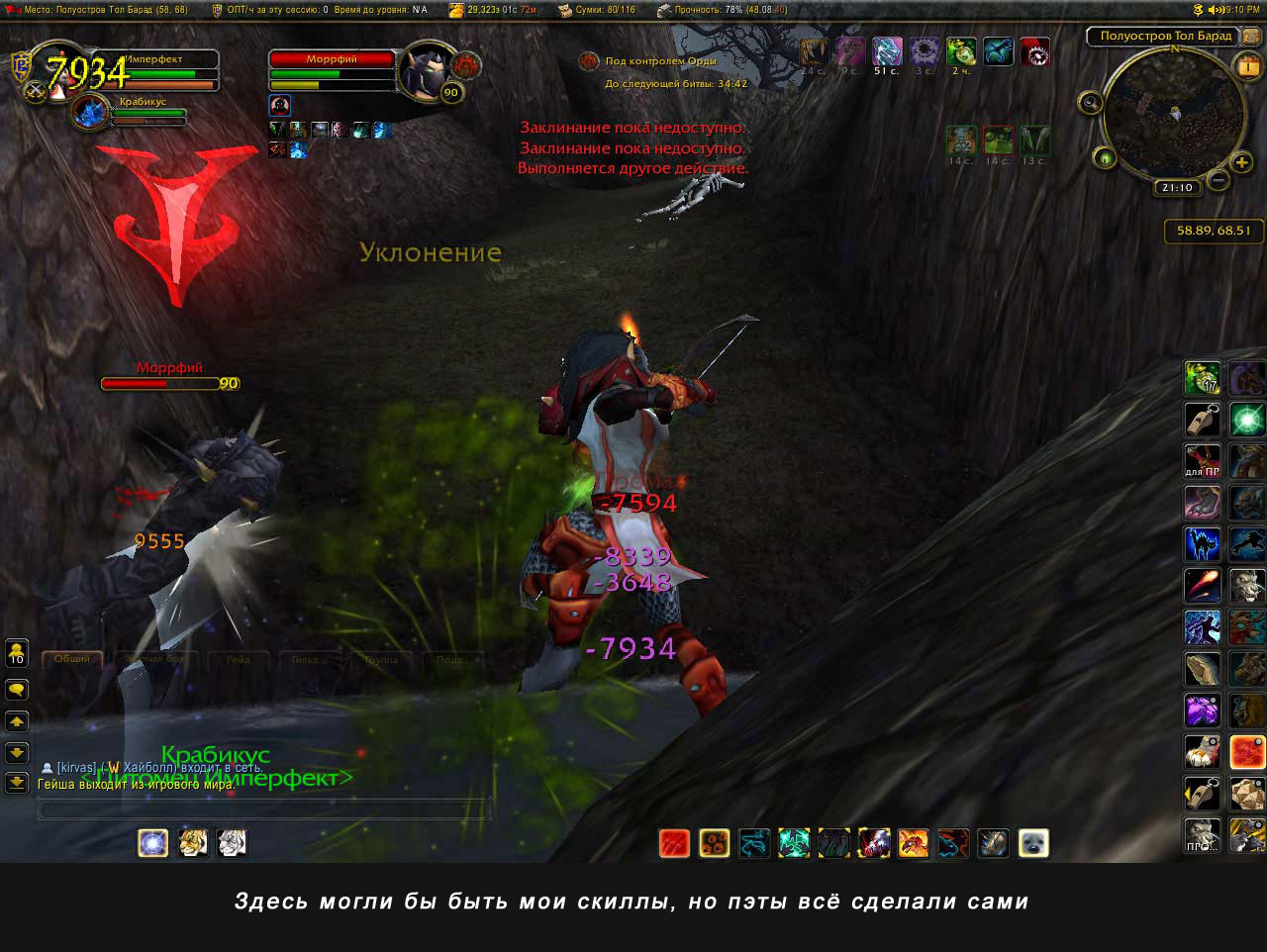Select the Крабикус pet frame
The width and height of the screenshot is (1267, 952).
point(94,111)
